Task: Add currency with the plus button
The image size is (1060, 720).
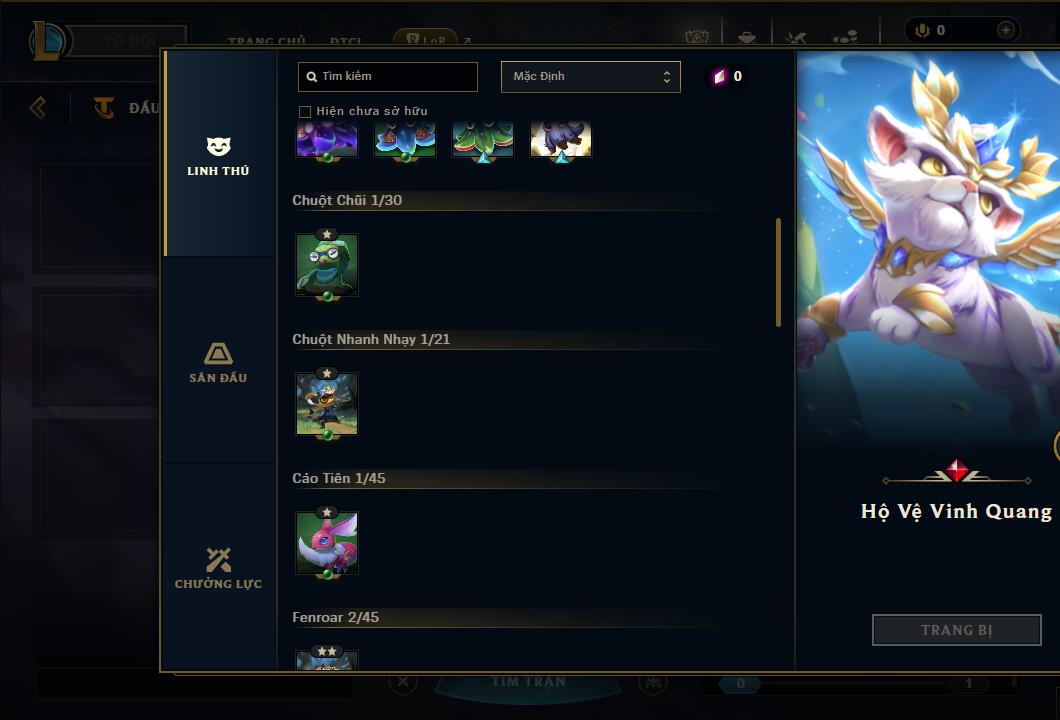Action: [1005, 31]
